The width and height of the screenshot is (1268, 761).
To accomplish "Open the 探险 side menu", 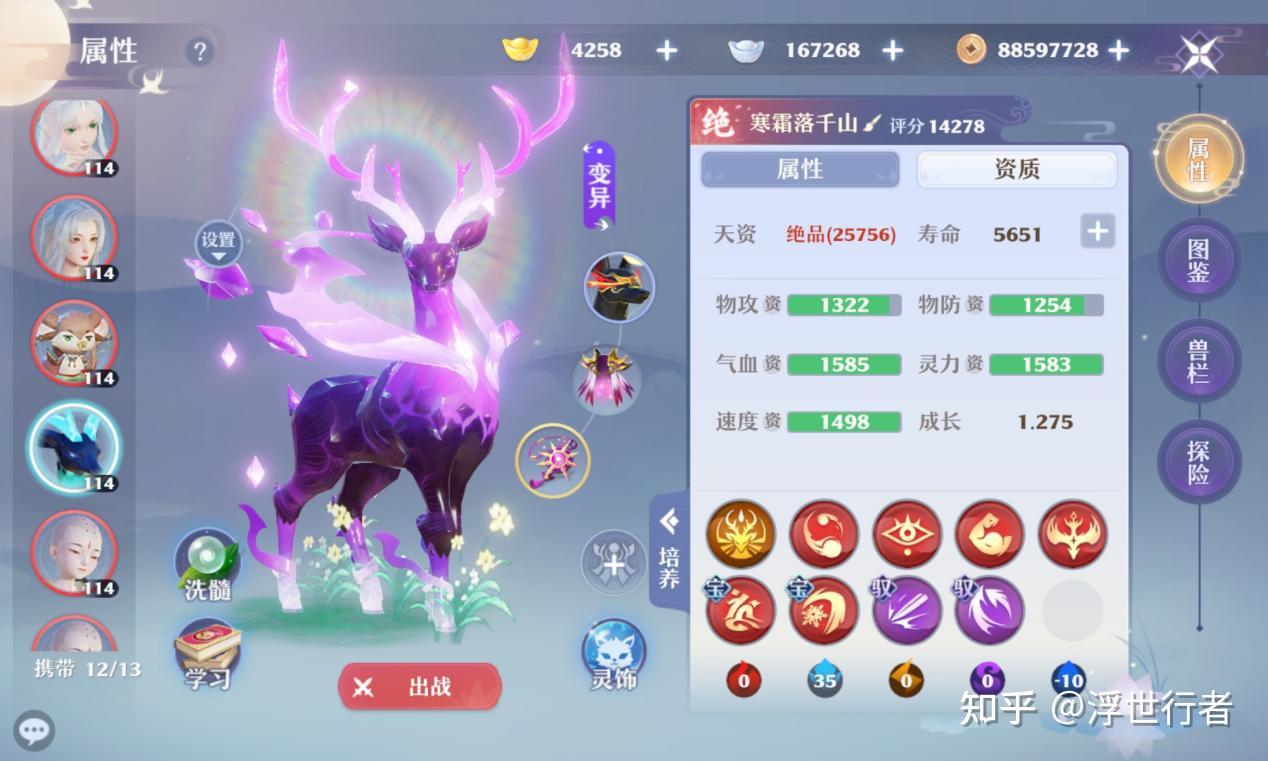I will tap(1198, 462).
